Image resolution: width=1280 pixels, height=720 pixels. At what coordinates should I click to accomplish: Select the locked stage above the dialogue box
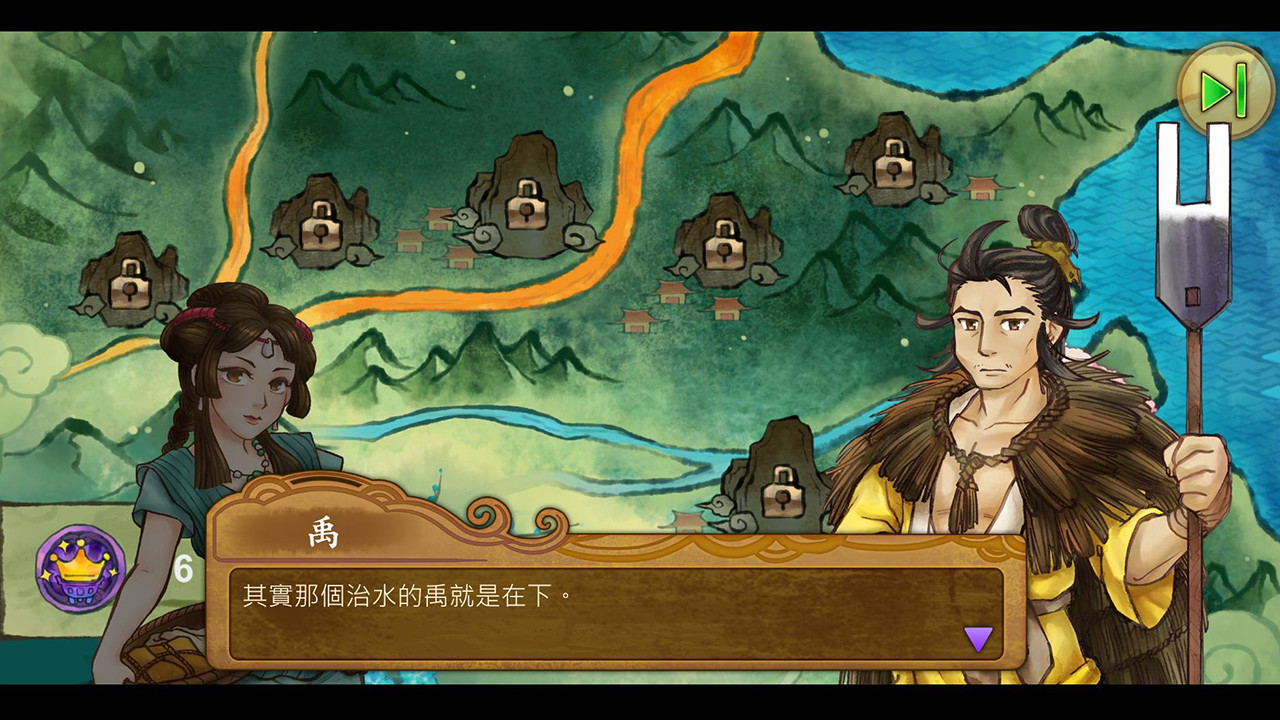tap(784, 489)
